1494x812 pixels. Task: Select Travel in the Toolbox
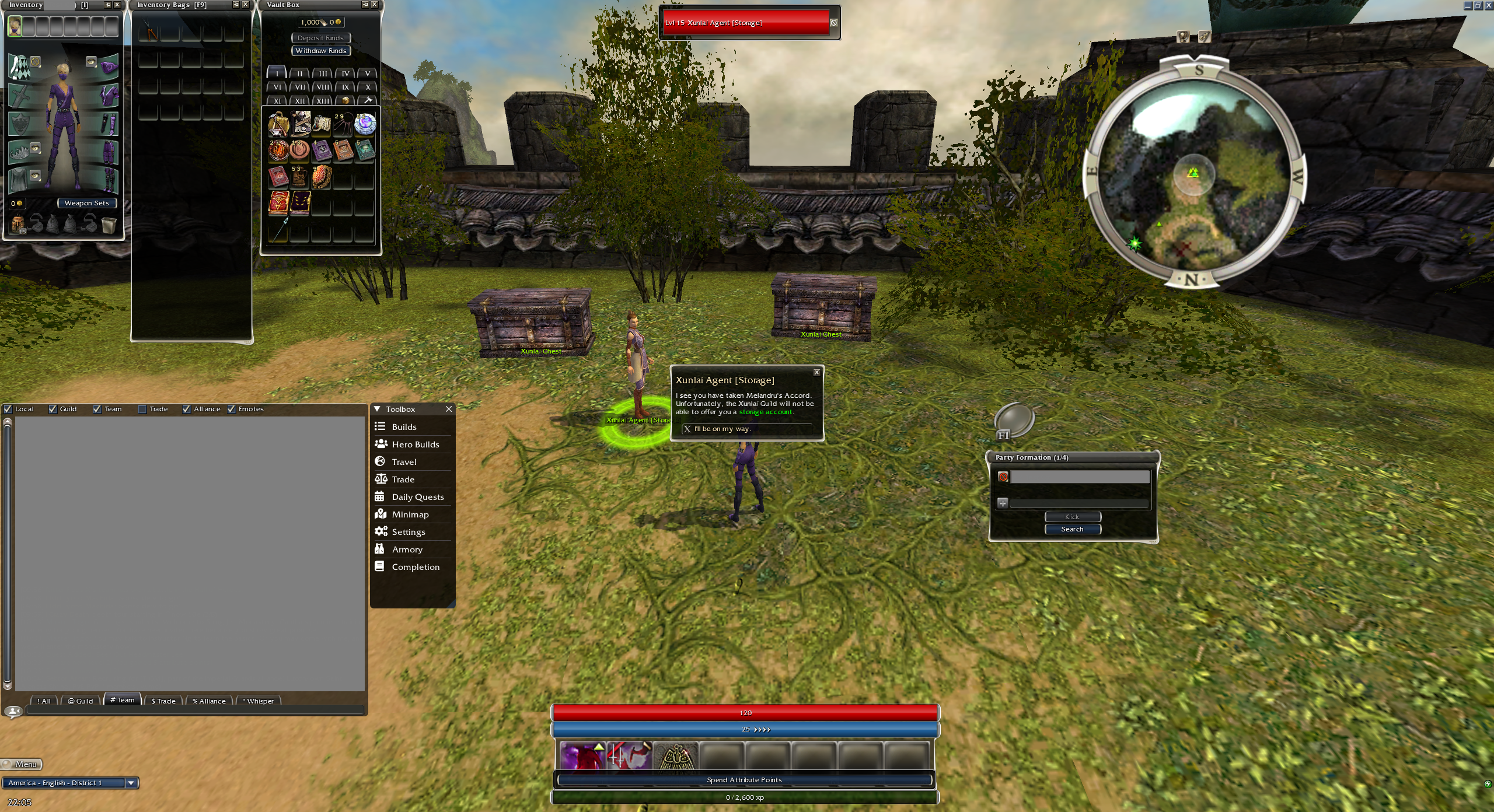404,462
